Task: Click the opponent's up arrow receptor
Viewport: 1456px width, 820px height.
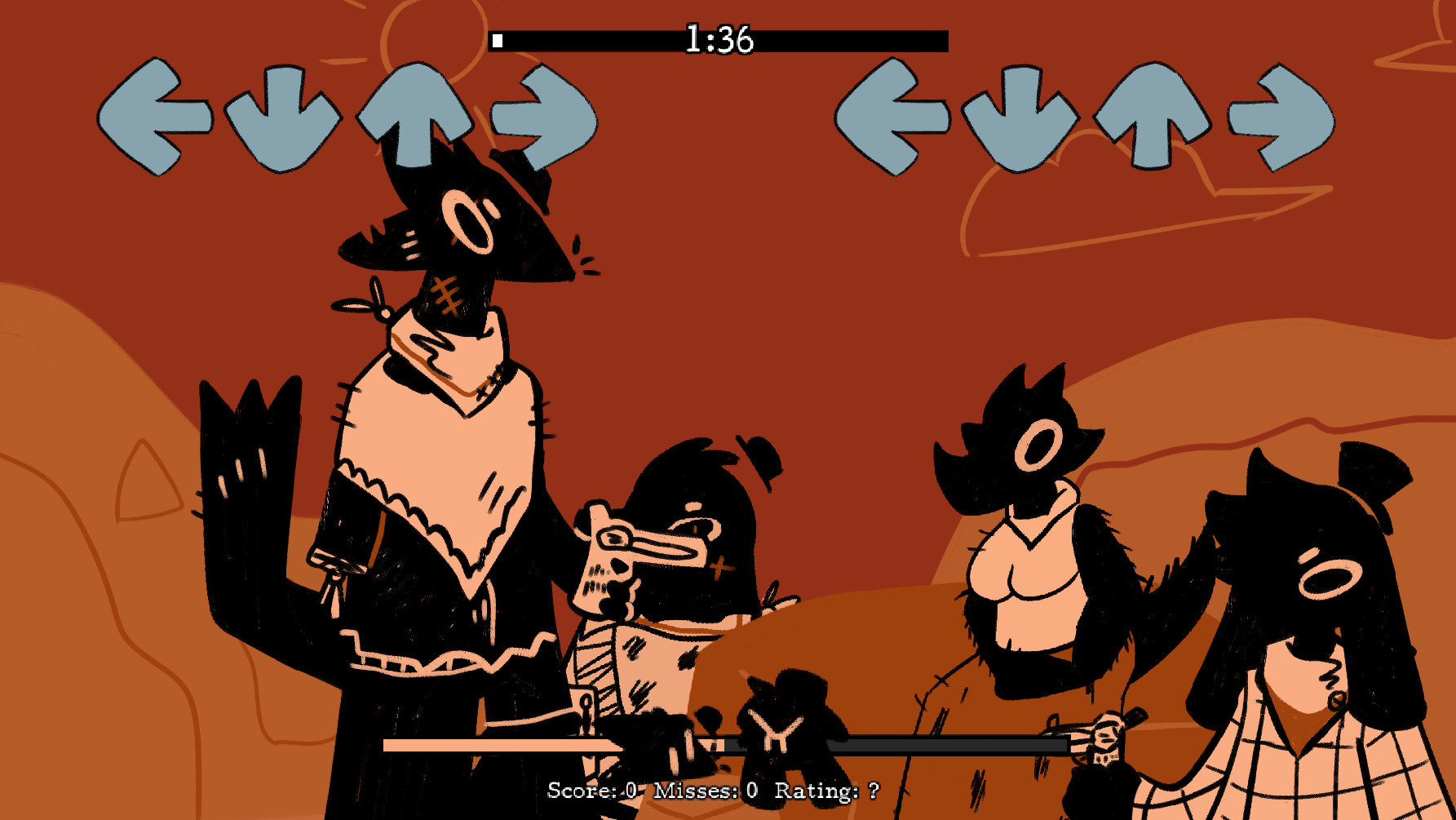Action: [x=416, y=114]
